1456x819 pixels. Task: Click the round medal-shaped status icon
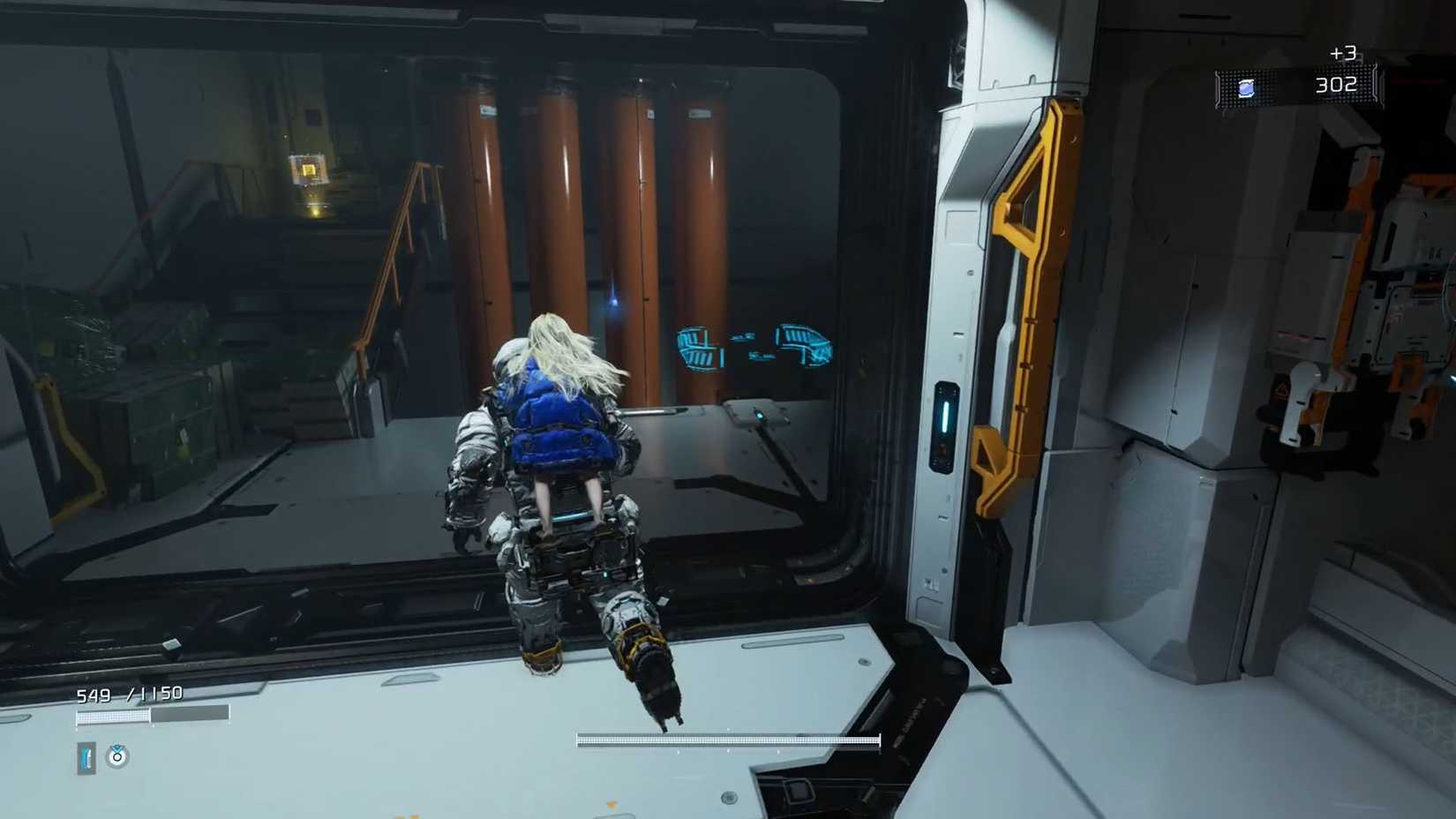click(x=116, y=756)
